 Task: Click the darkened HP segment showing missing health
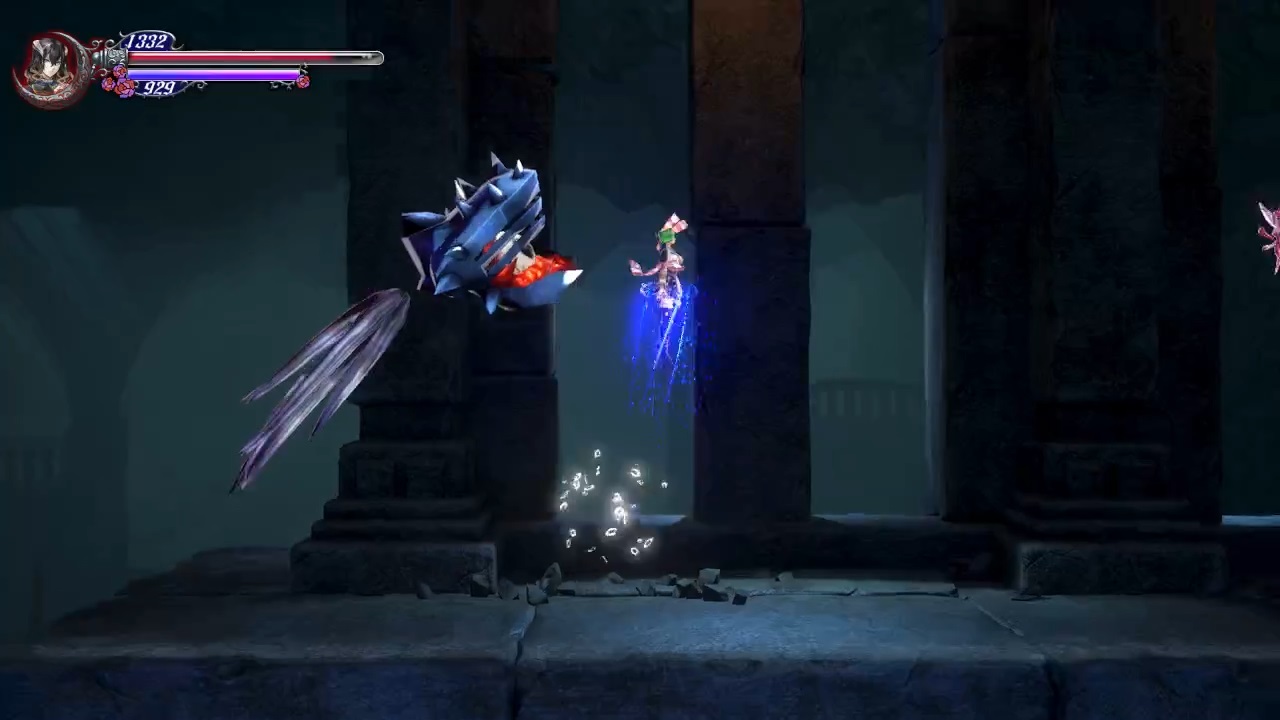click(358, 58)
